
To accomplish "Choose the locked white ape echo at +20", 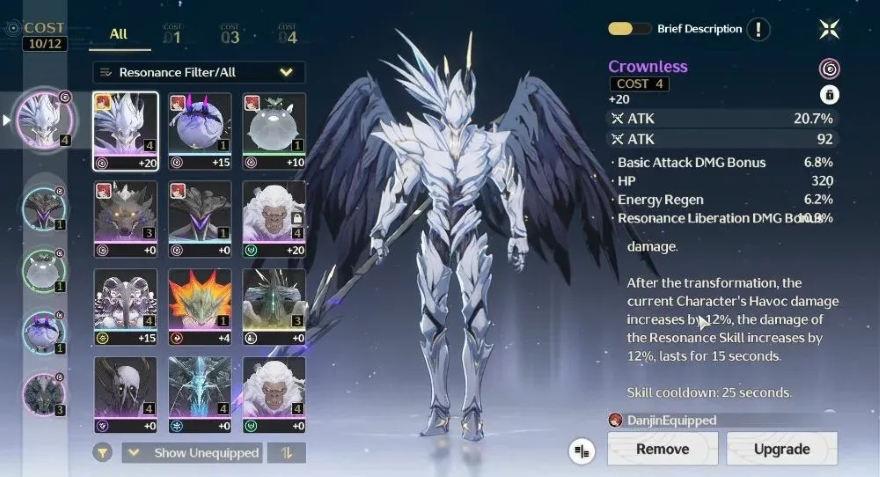I will point(273,219).
